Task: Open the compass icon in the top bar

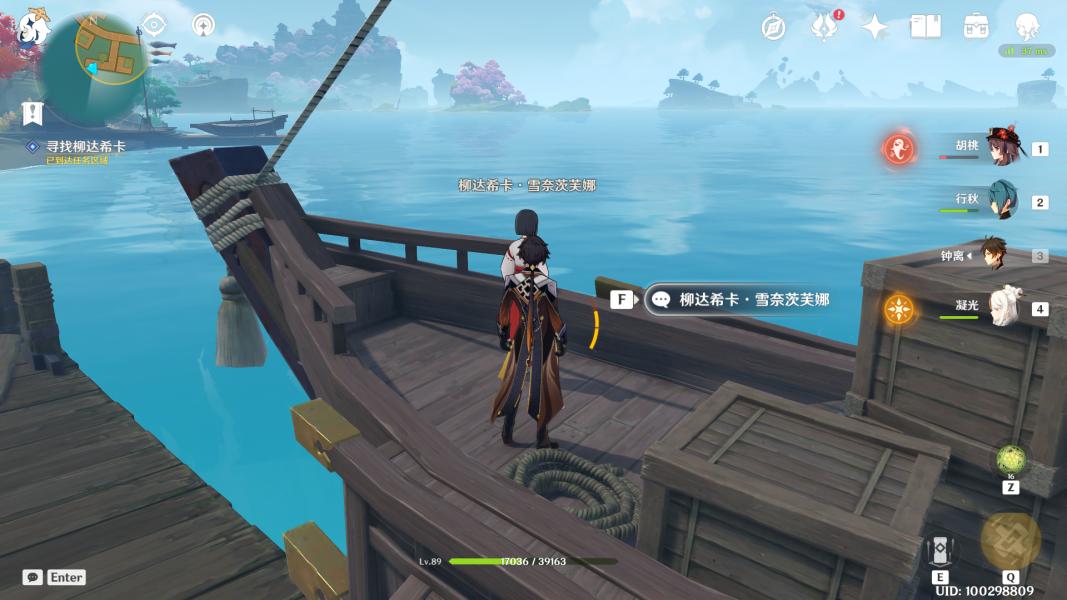Action: coord(773,27)
